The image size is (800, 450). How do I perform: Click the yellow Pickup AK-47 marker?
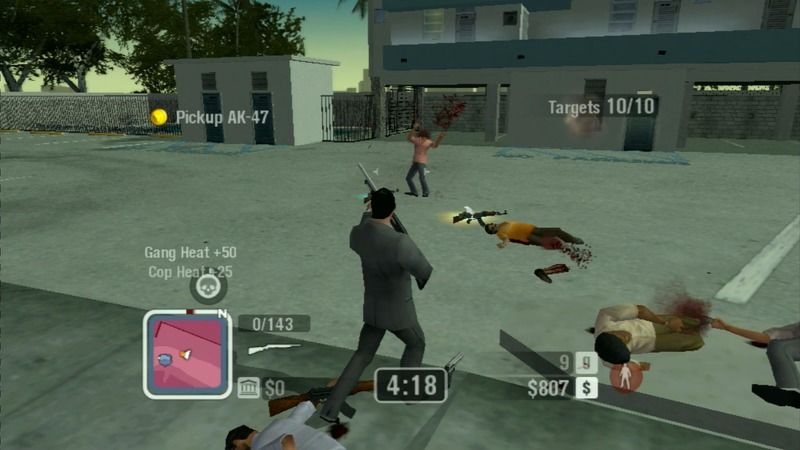159,117
